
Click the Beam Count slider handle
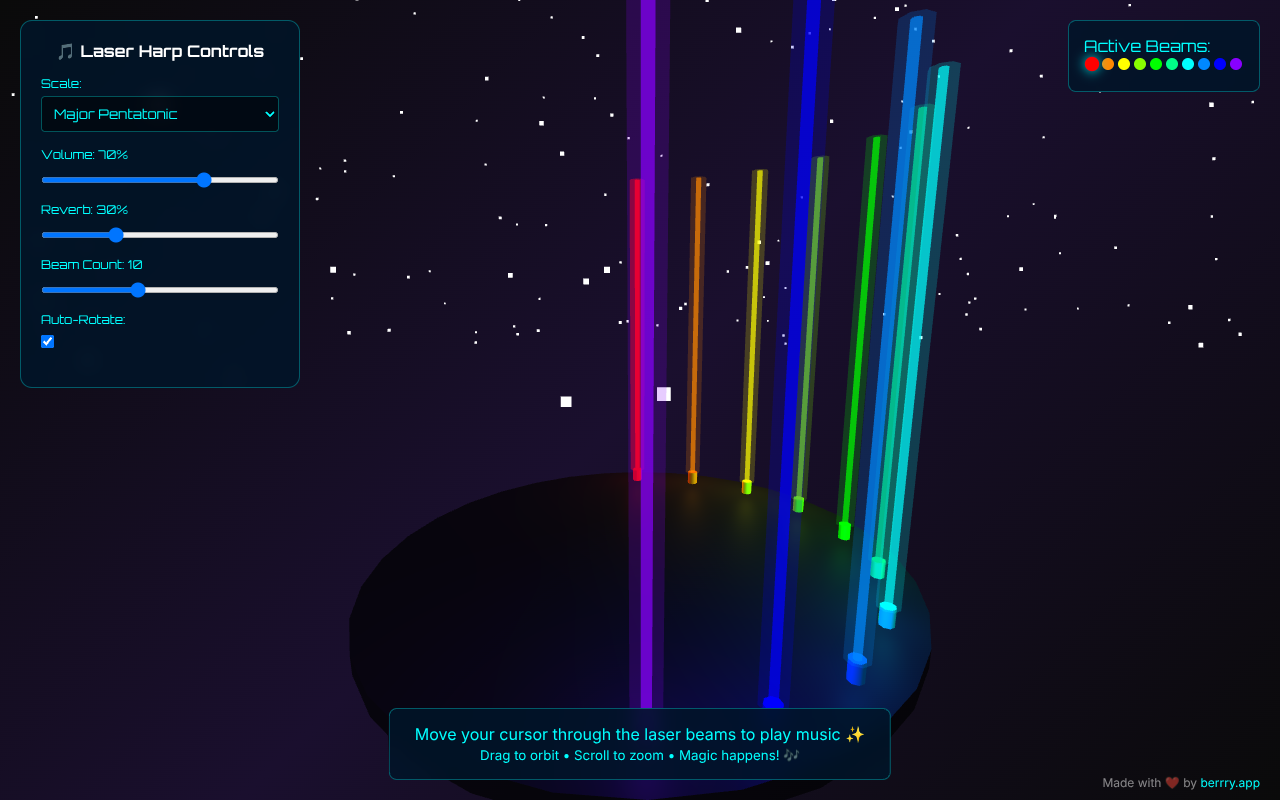(x=138, y=290)
